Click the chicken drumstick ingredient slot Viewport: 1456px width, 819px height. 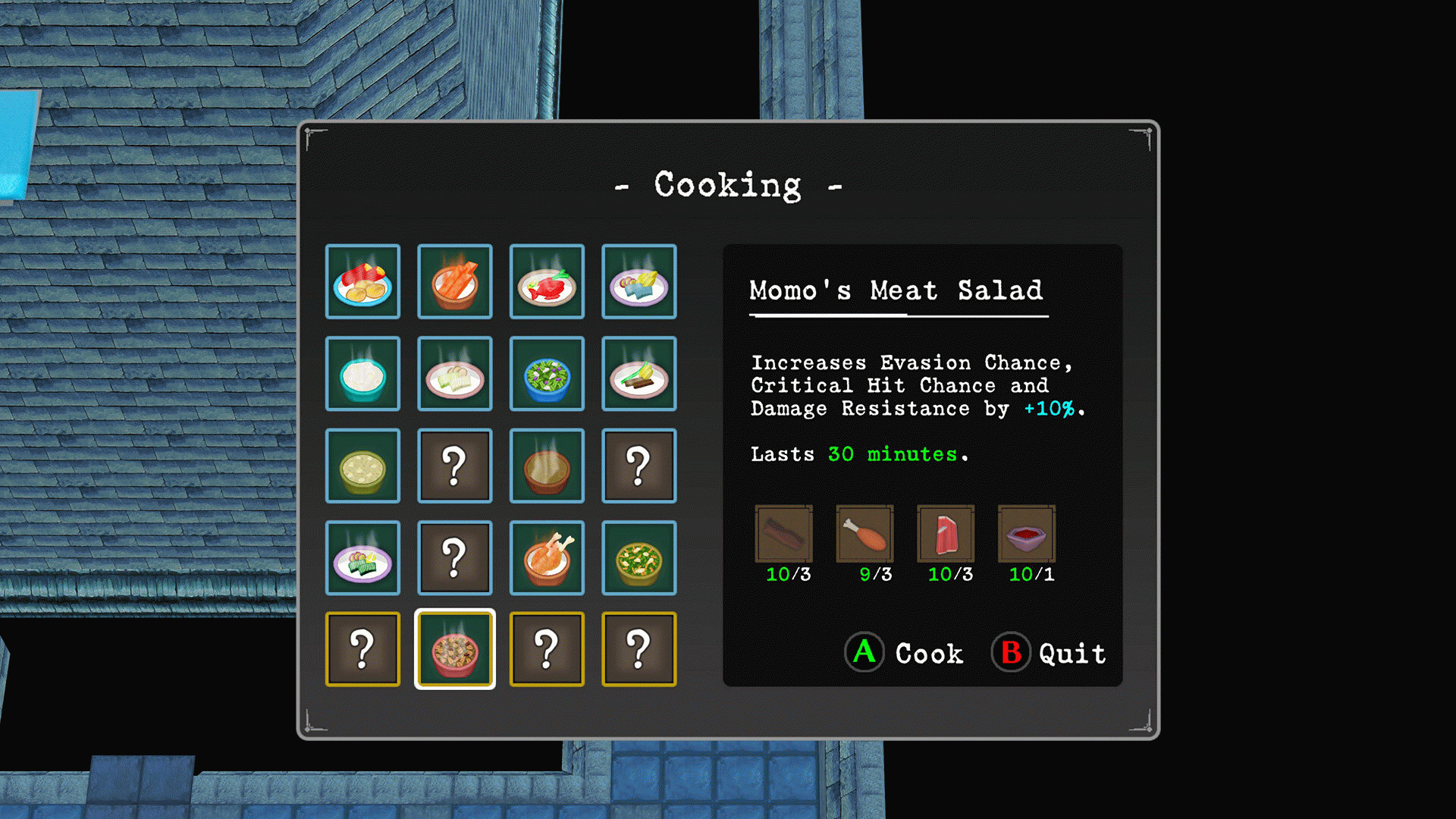864,534
